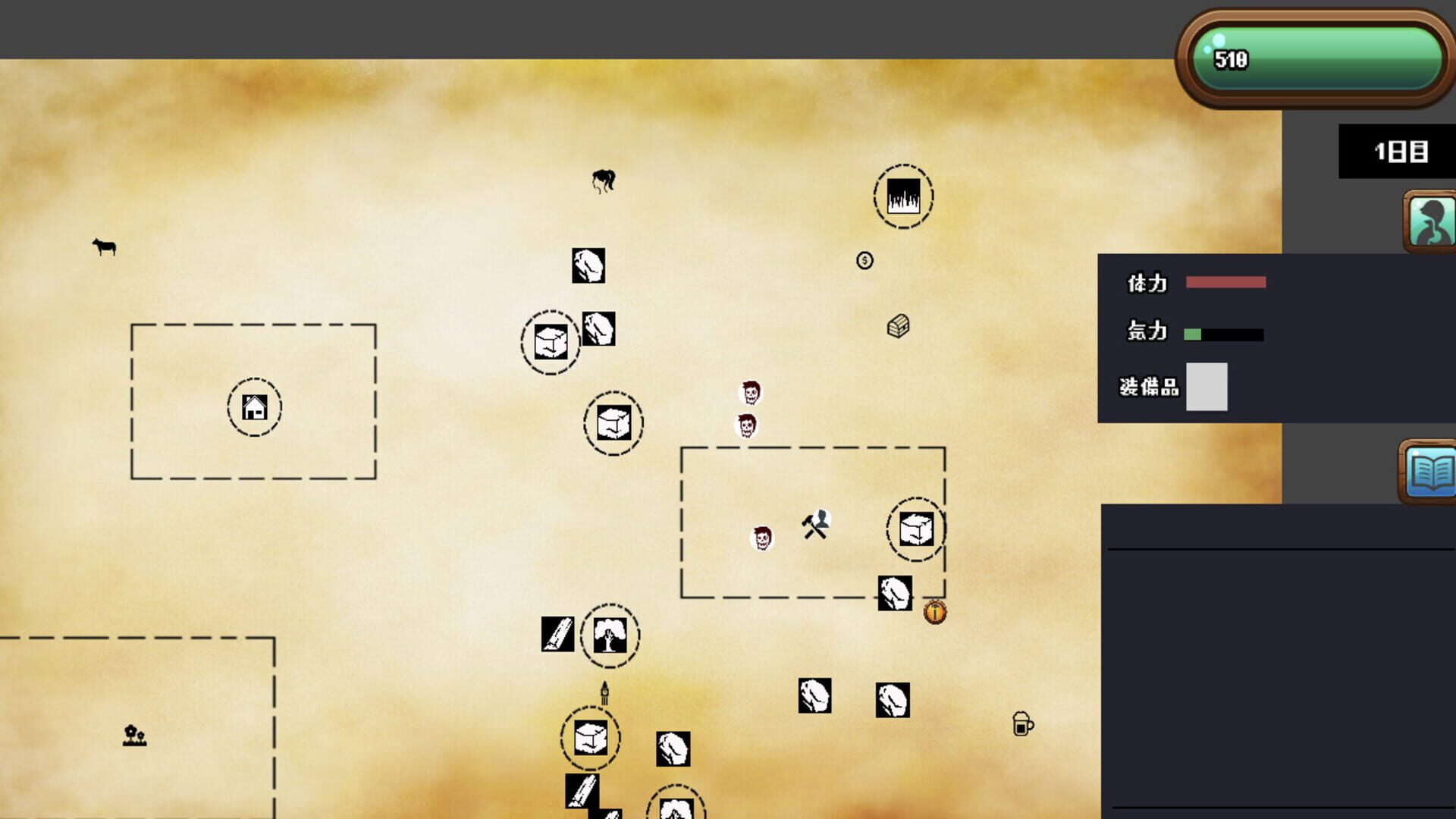Screen dimensions: 1456x819
Task: Click the hammer-and-pickaxe worker marker
Action: [814, 526]
